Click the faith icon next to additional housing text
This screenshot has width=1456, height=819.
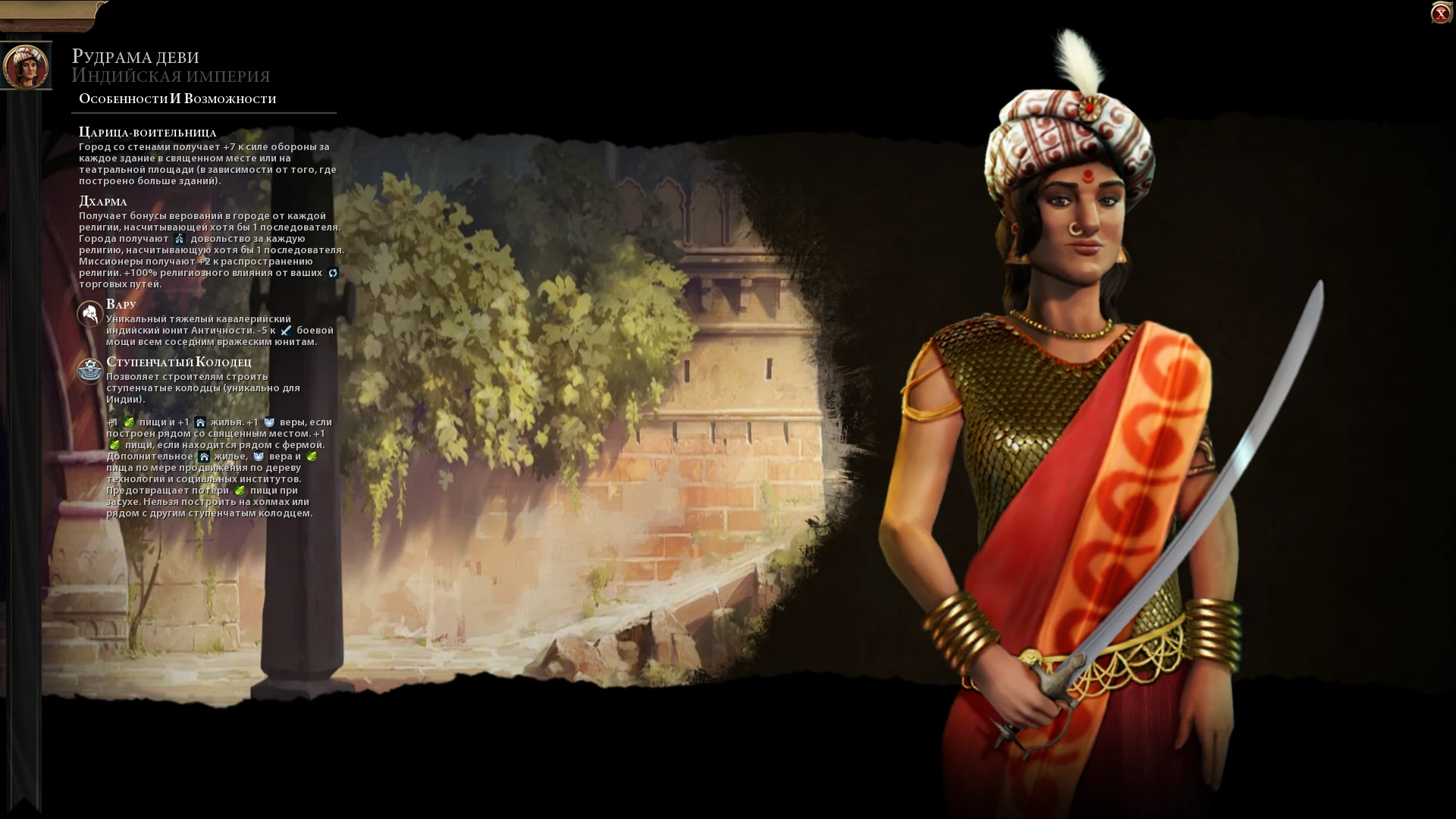click(x=259, y=458)
